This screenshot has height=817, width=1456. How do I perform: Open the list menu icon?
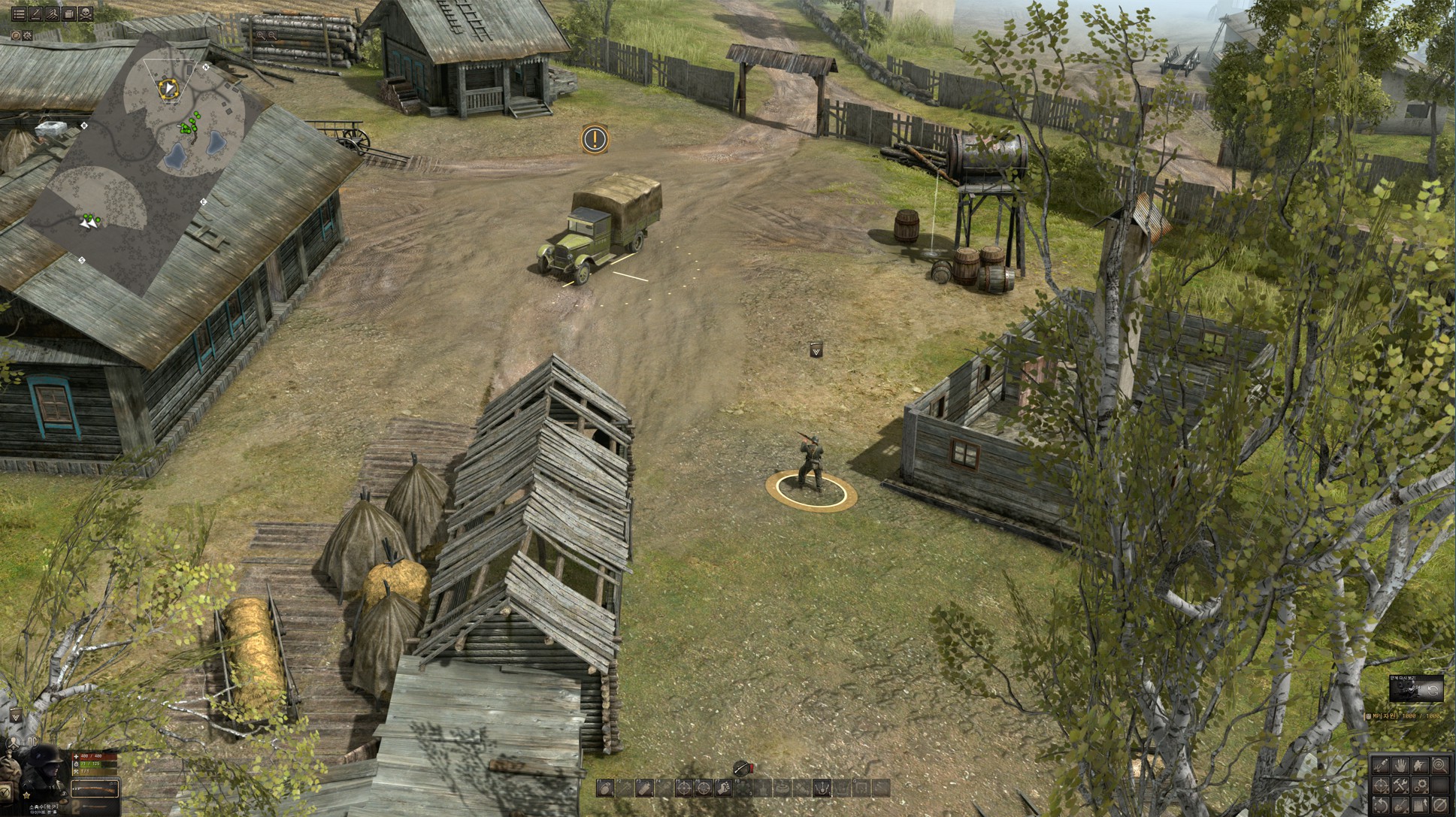click(x=19, y=14)
